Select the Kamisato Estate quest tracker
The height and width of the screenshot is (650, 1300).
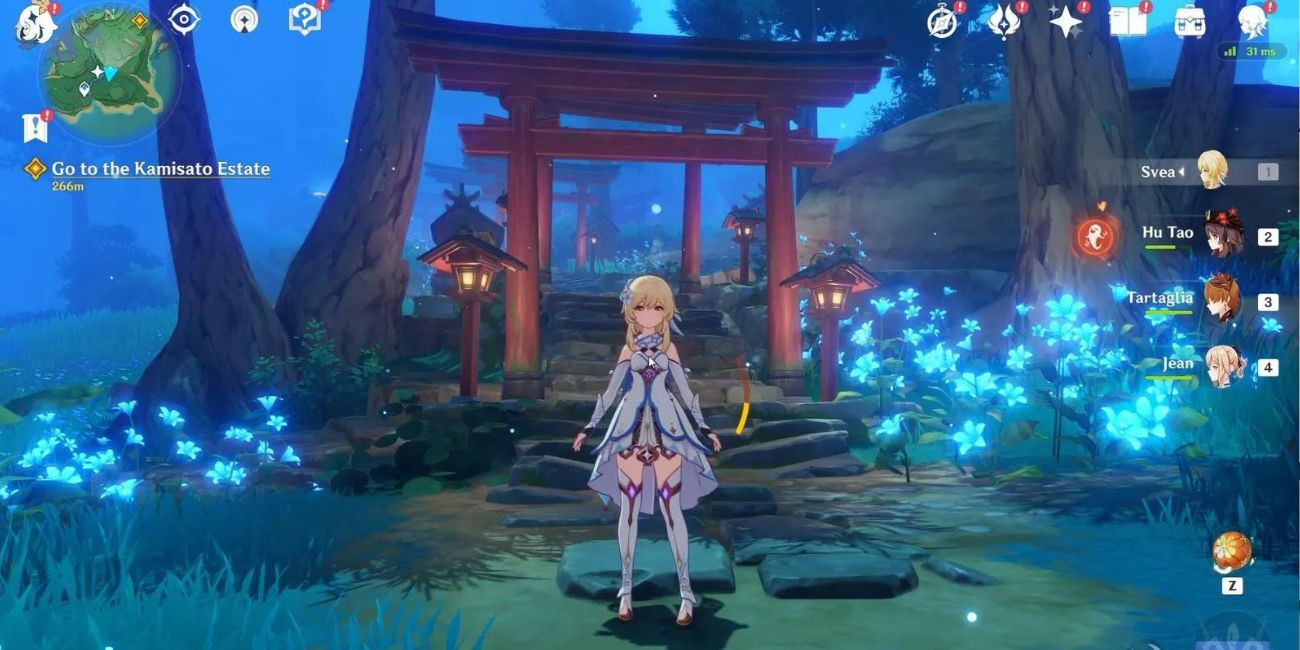pos(160,169)
